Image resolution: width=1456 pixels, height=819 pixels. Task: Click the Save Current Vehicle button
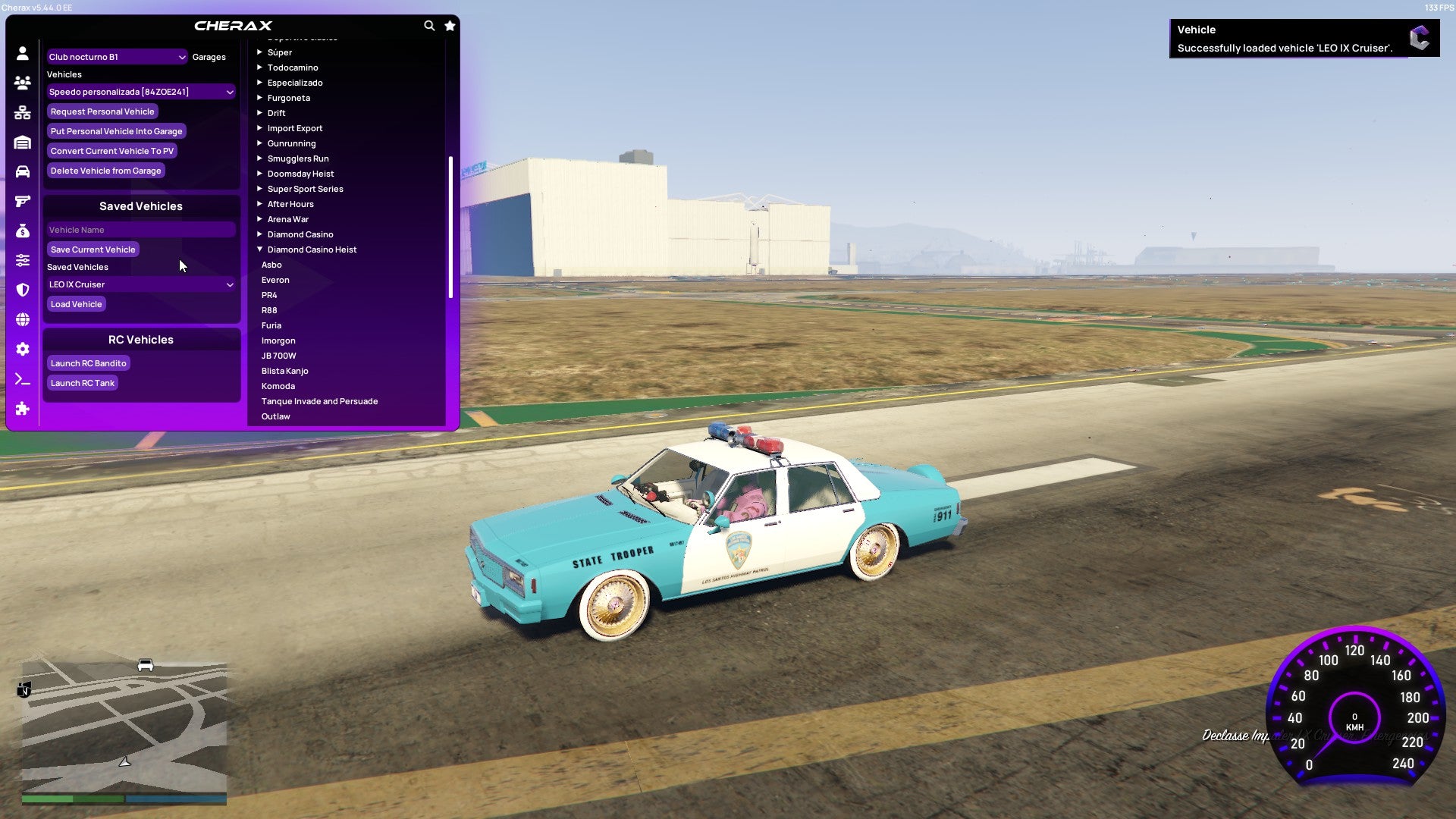[x=93, y=249]
